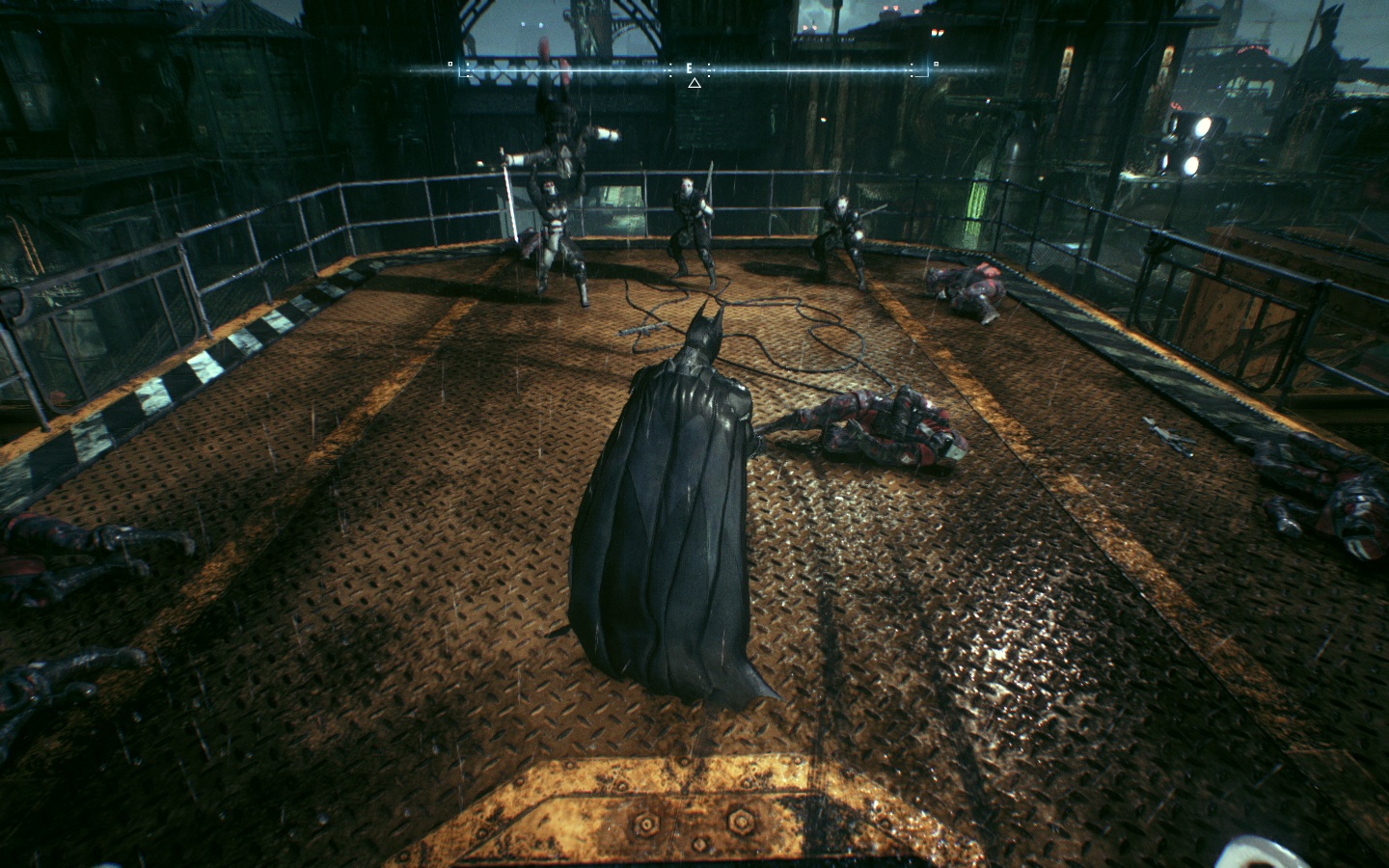This screenshot has height=868, width=1389.
Task: Click the compass bar's E heading marker
Action: point(690,68)
